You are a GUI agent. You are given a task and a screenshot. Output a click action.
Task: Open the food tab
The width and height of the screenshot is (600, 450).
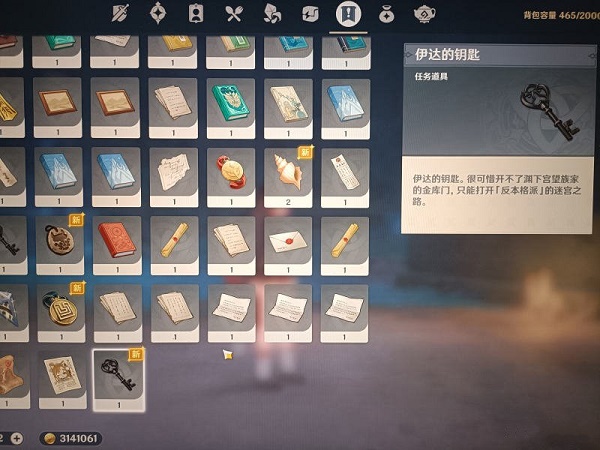point(234,14)
